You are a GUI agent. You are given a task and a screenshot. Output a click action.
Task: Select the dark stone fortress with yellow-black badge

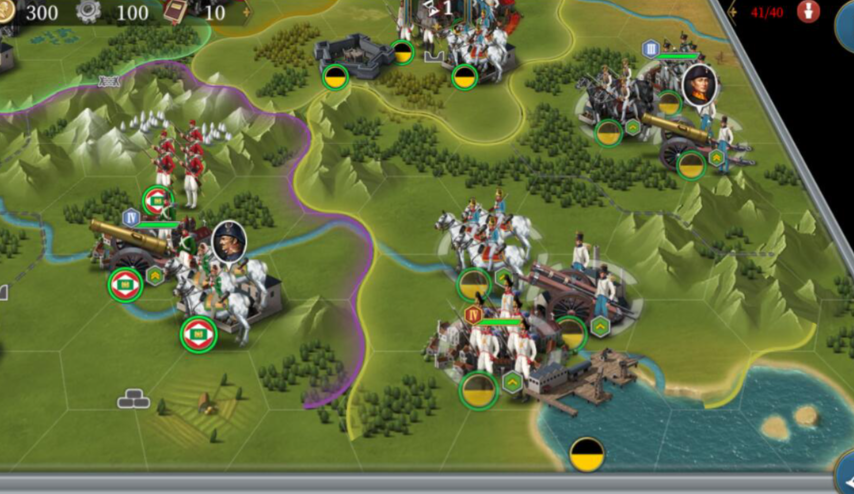pyautogui.click(x=354, y=56)
